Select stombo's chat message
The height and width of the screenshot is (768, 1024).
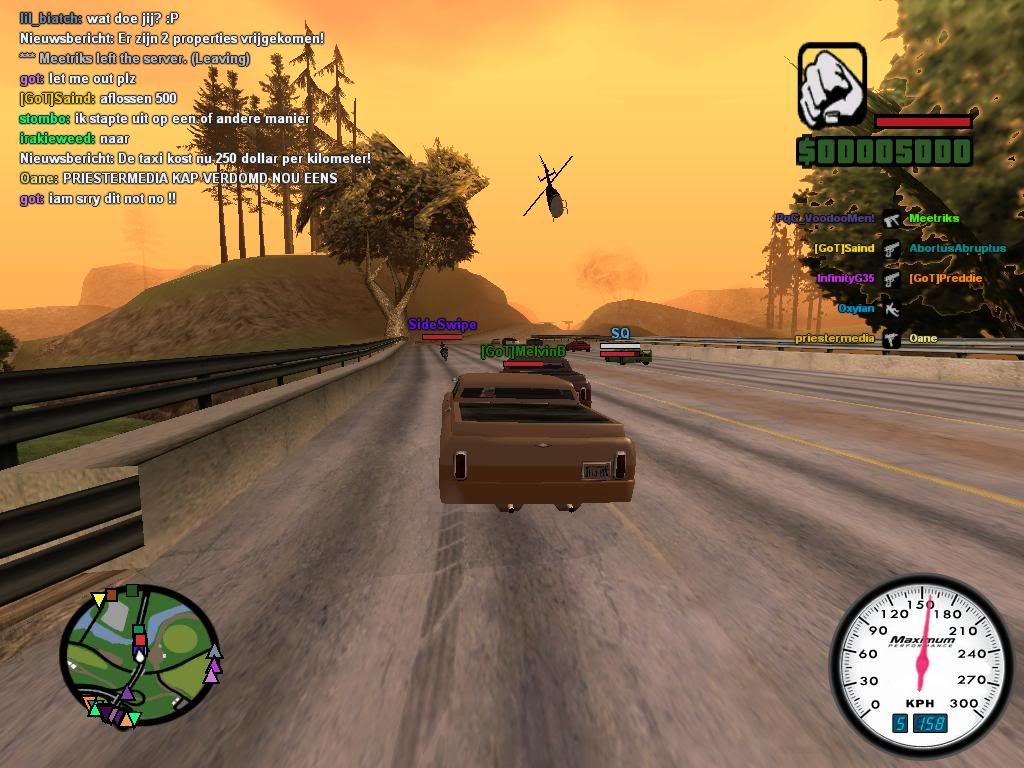(x=164, y=118)
